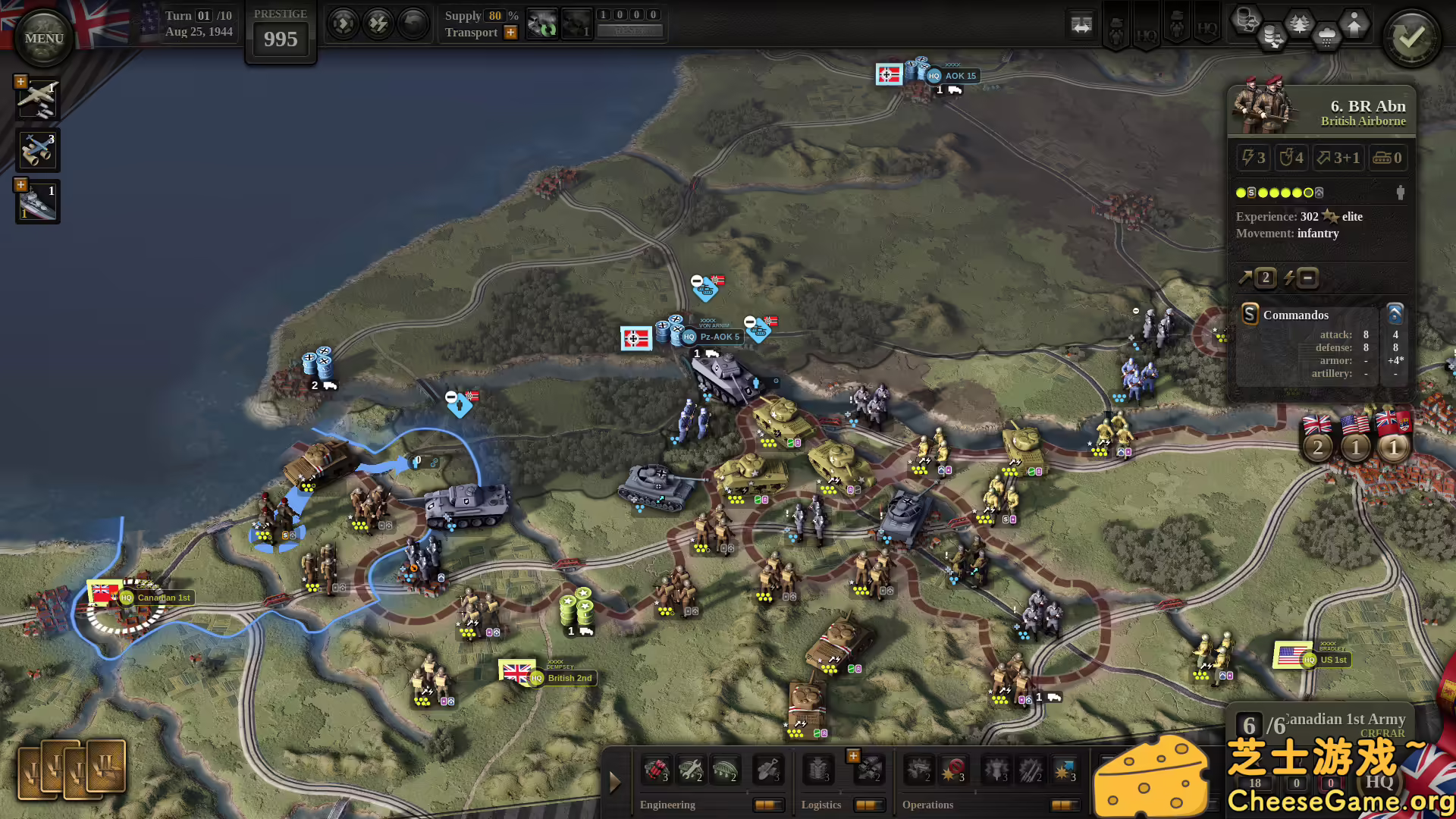Select the truck transport Logistics card
This screenshot has height=819, width=1456.
[868, 771]
